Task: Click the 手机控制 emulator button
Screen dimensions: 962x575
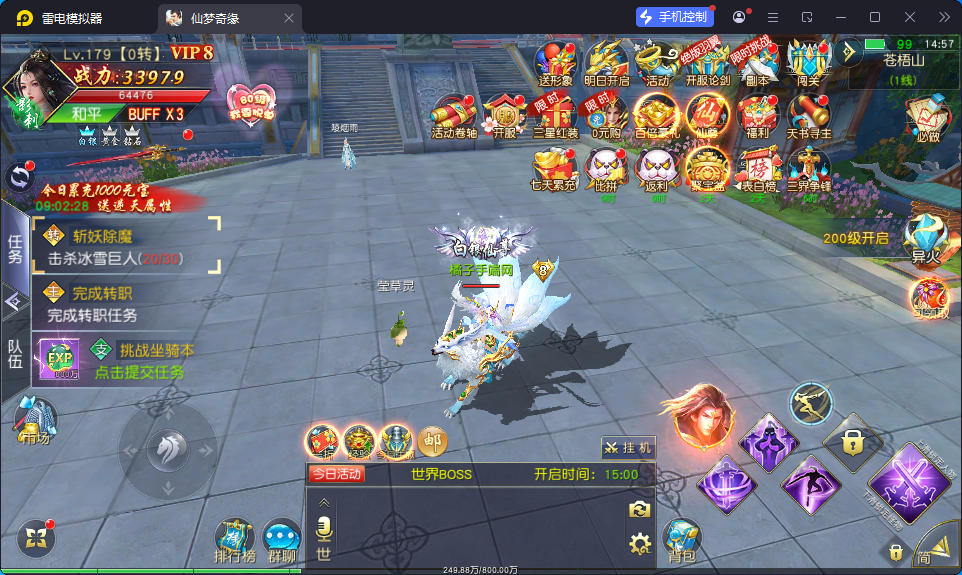Action: click(x=675, y=17)
